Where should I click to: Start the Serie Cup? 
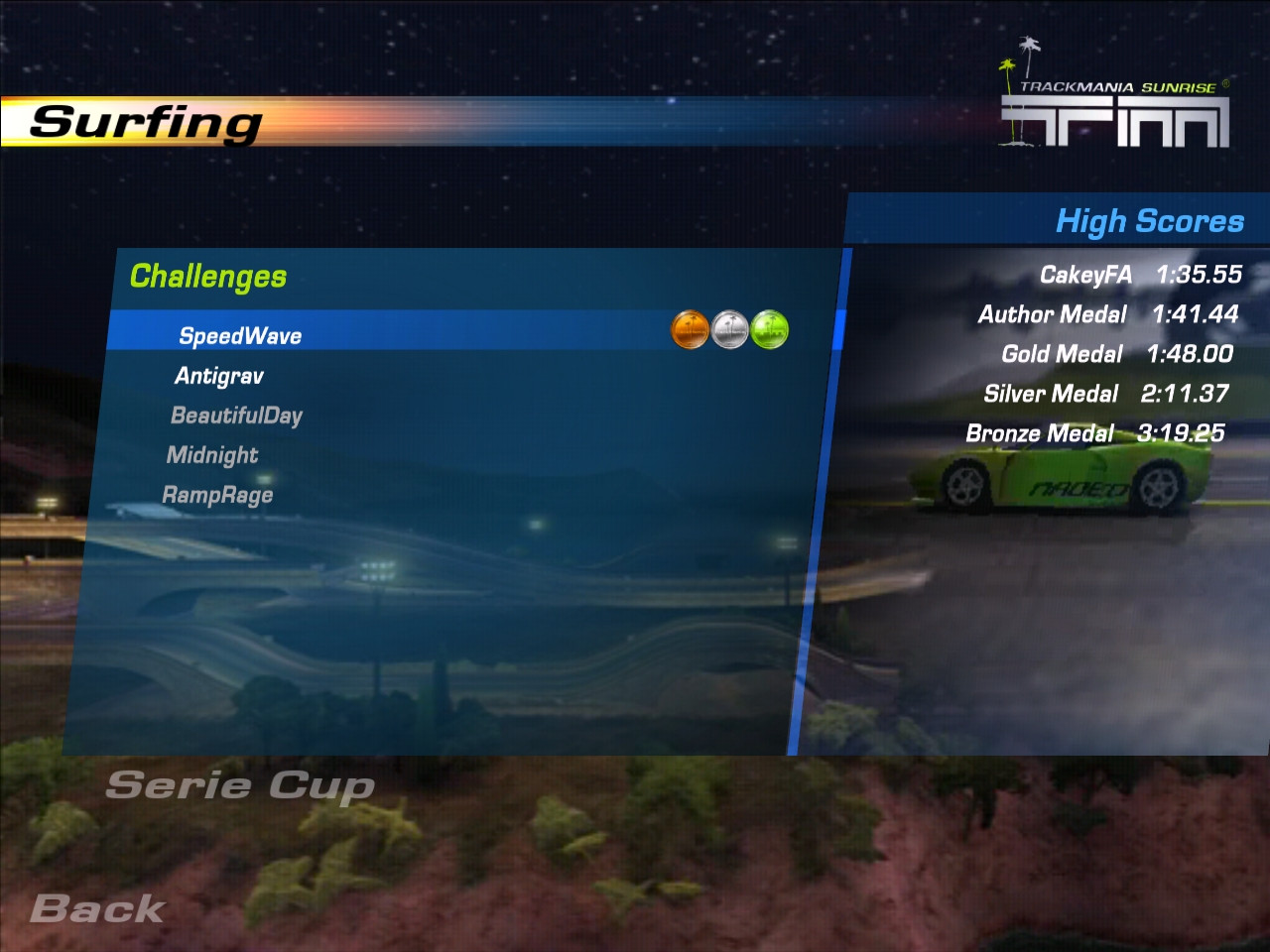[240, 785]
